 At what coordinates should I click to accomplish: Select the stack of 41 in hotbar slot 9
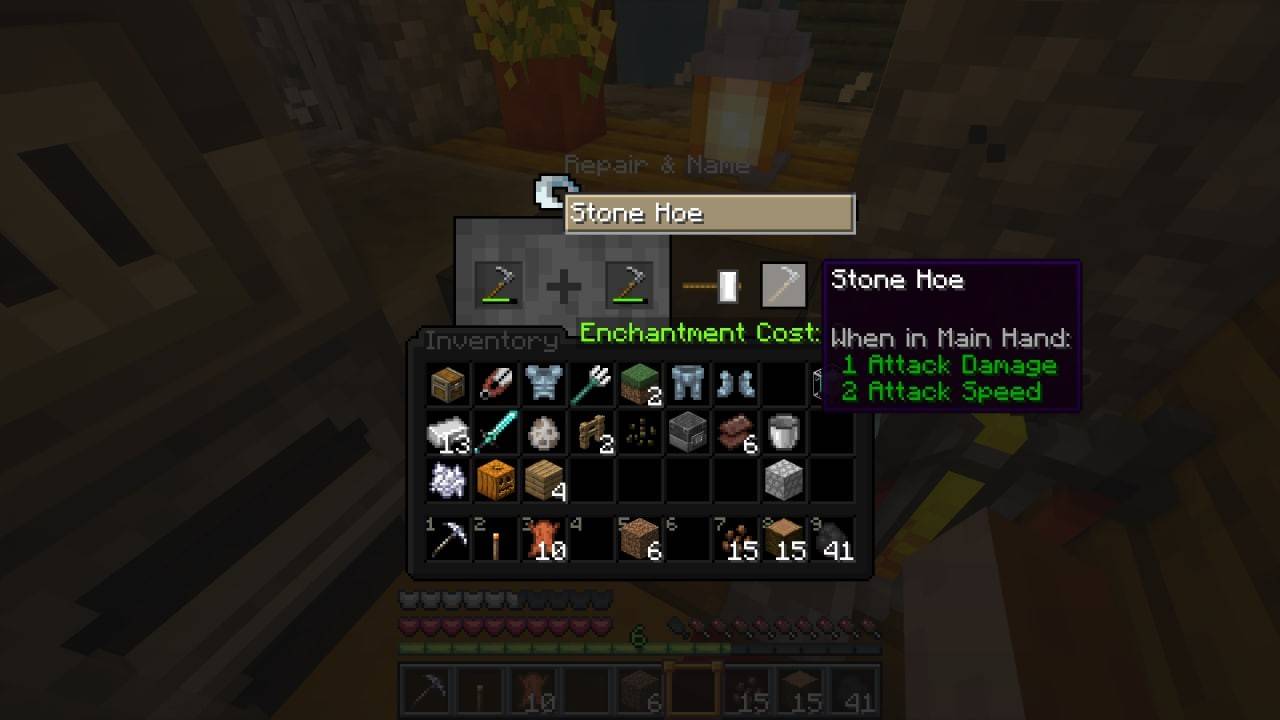[x=831, y=540]
